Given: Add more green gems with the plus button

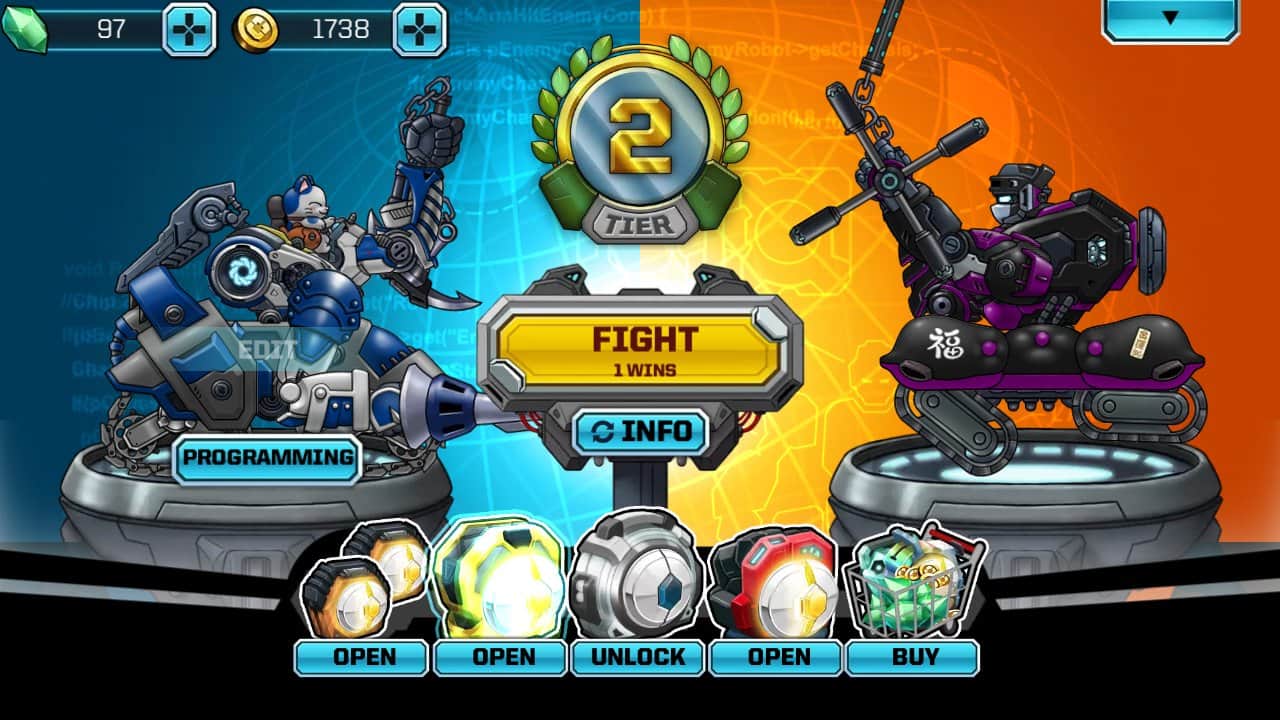Looking at the screenshot, I should click(x=188, y=29).
